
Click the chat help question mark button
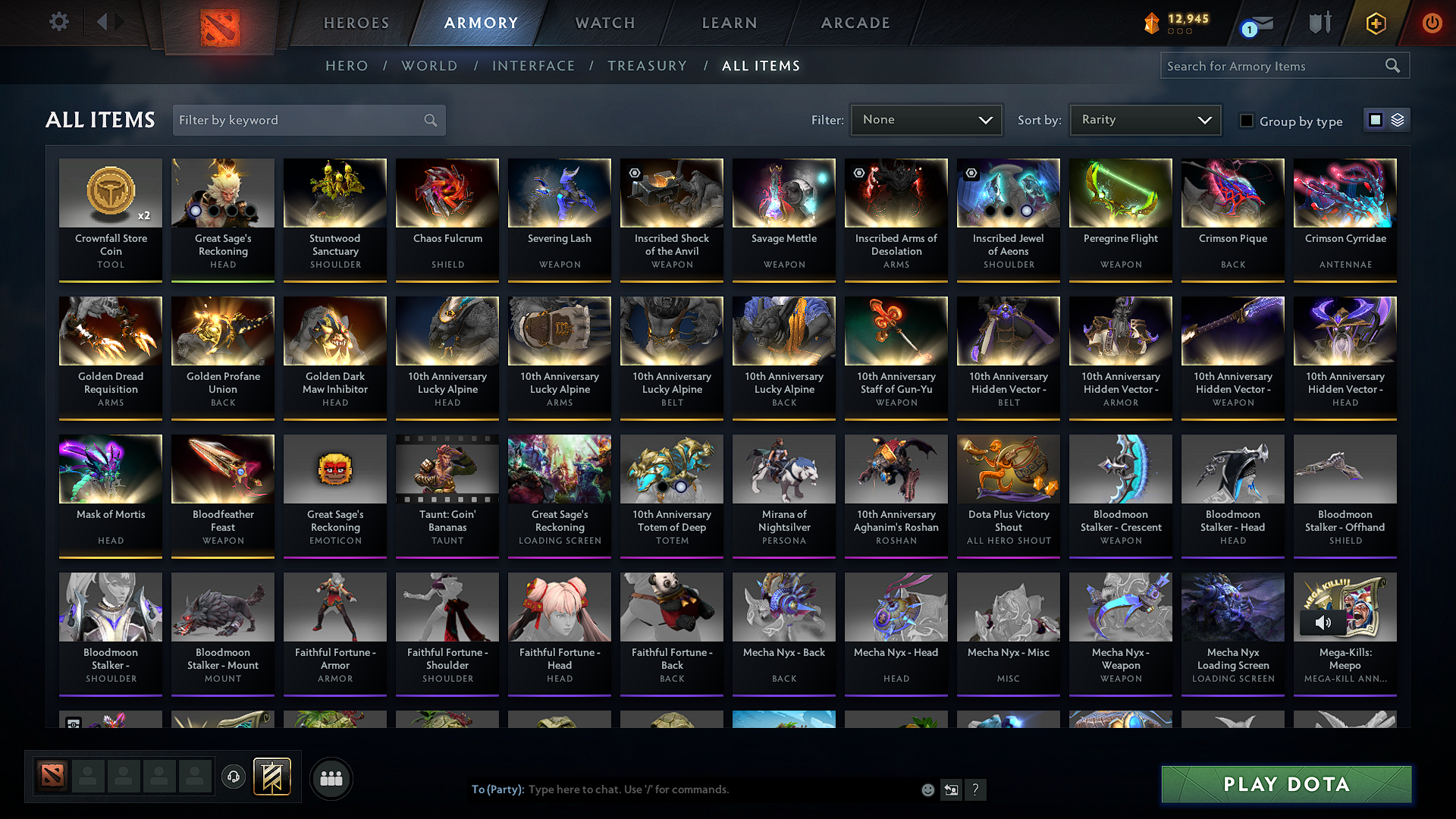[976, 789]
